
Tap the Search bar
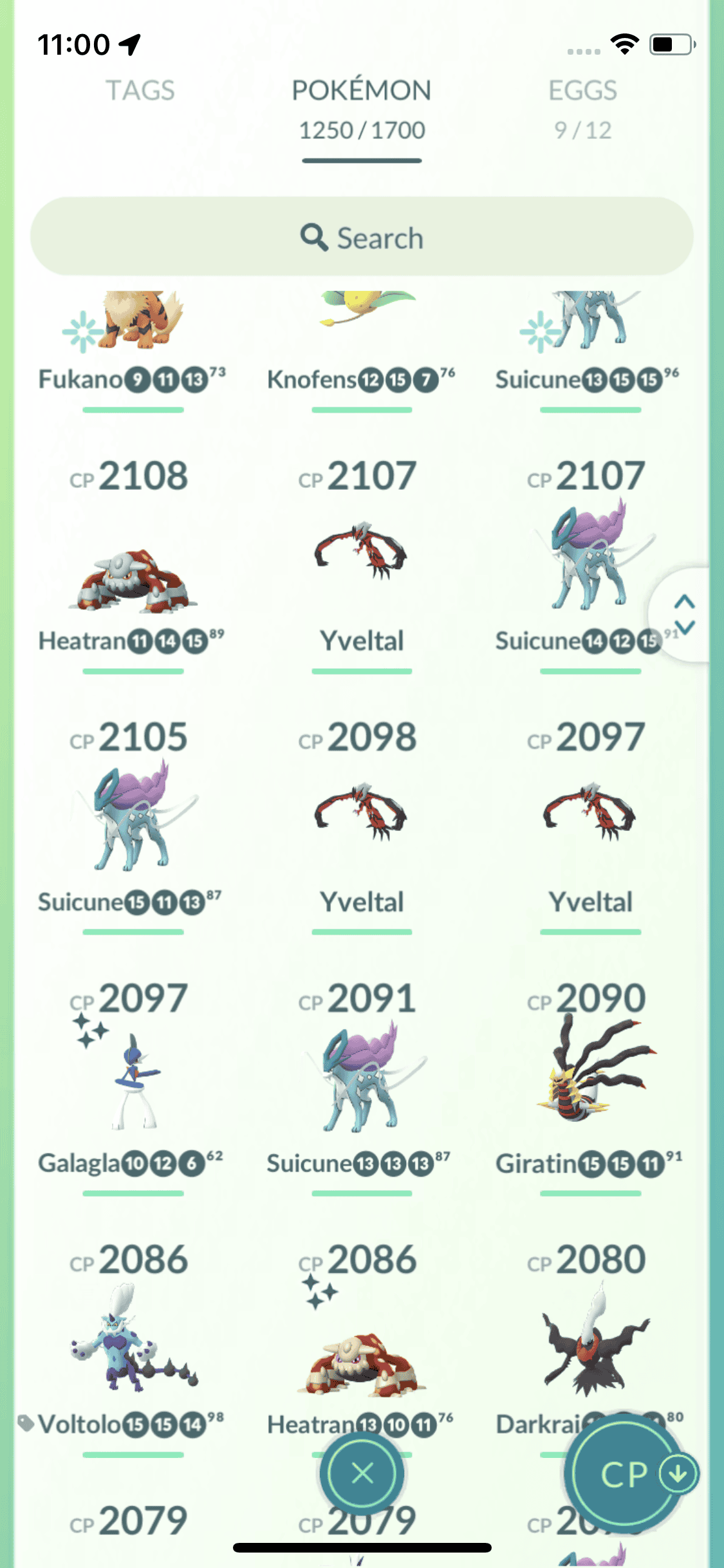(x=362, y=238)
